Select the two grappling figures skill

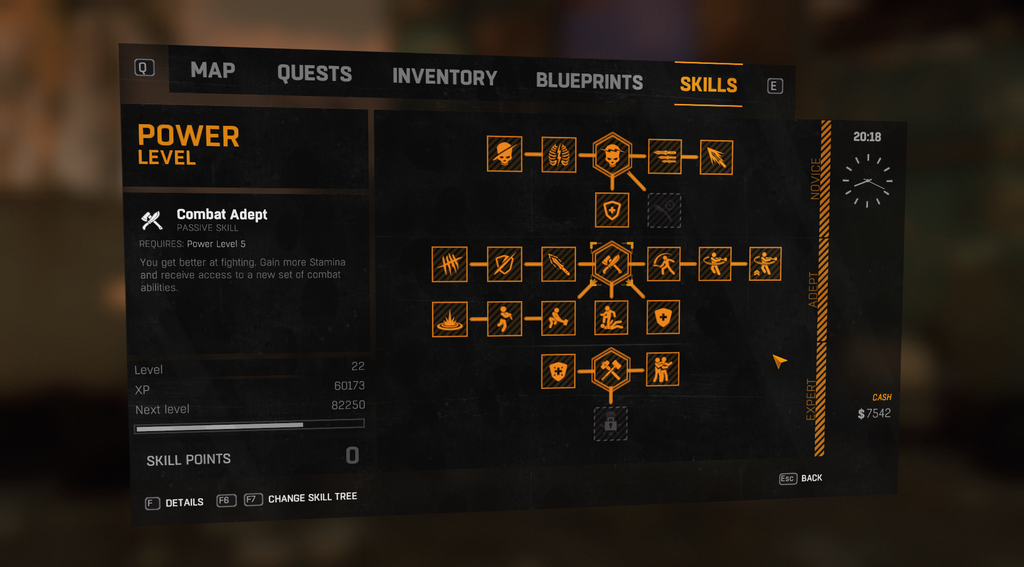tap(662, 369)
